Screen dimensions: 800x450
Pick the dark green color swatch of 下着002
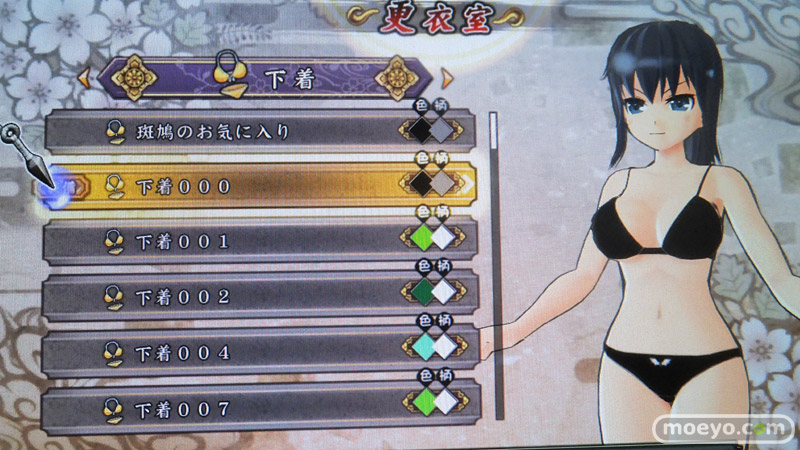422,292
